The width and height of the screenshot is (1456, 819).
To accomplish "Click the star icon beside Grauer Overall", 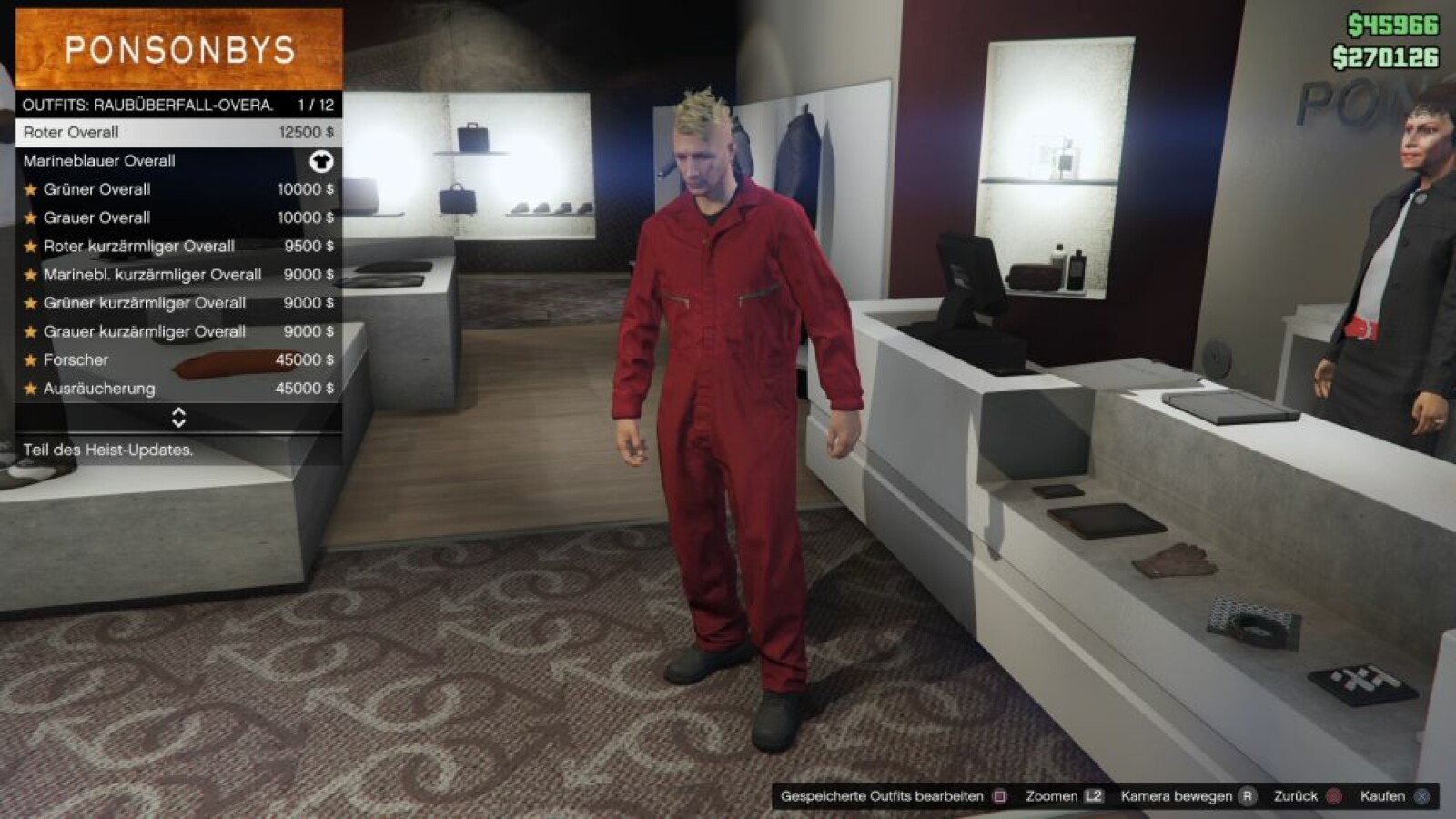I will click(x=30, y=217).
